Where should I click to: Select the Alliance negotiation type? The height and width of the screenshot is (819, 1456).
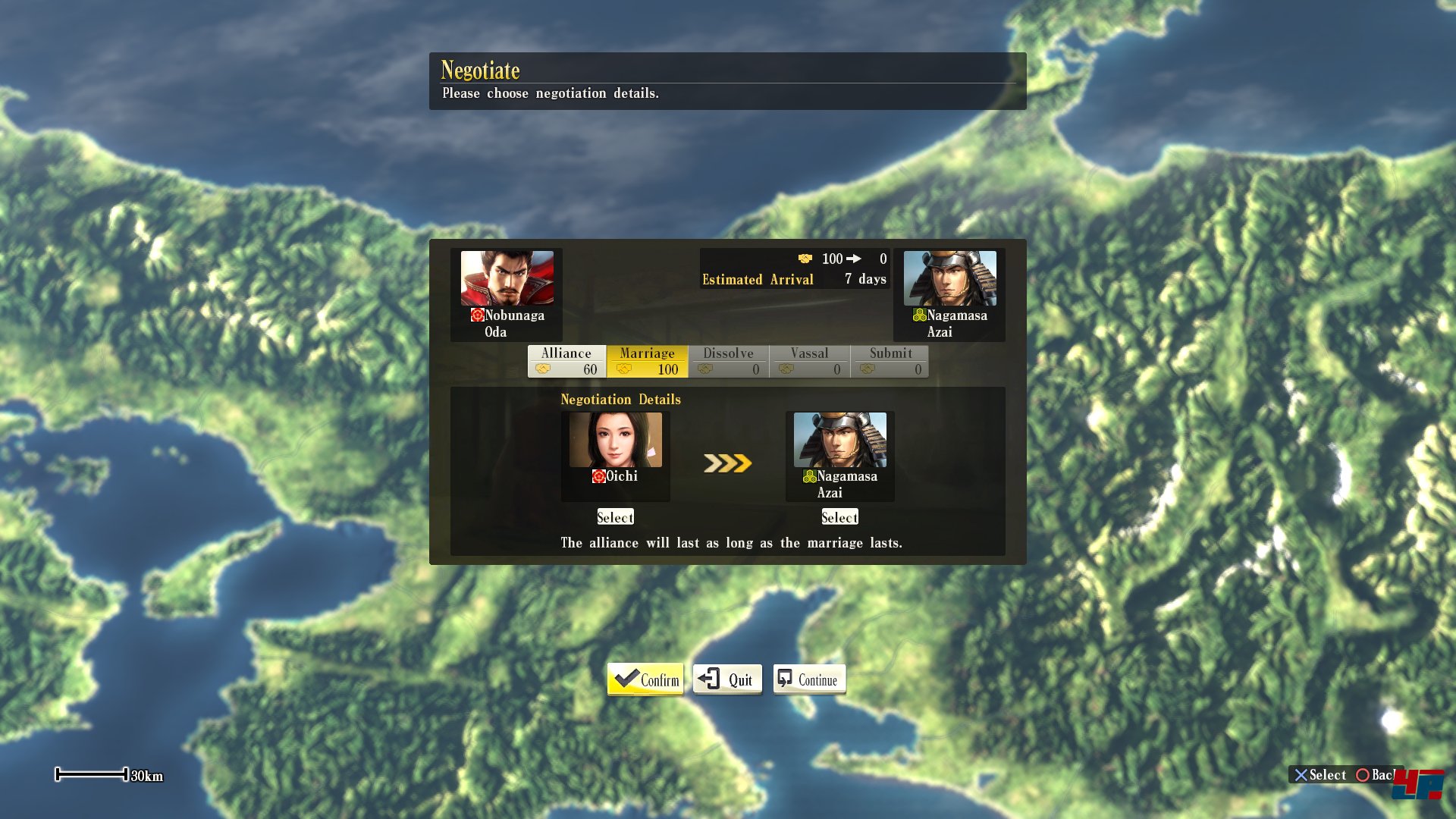(x=566, y=353)
